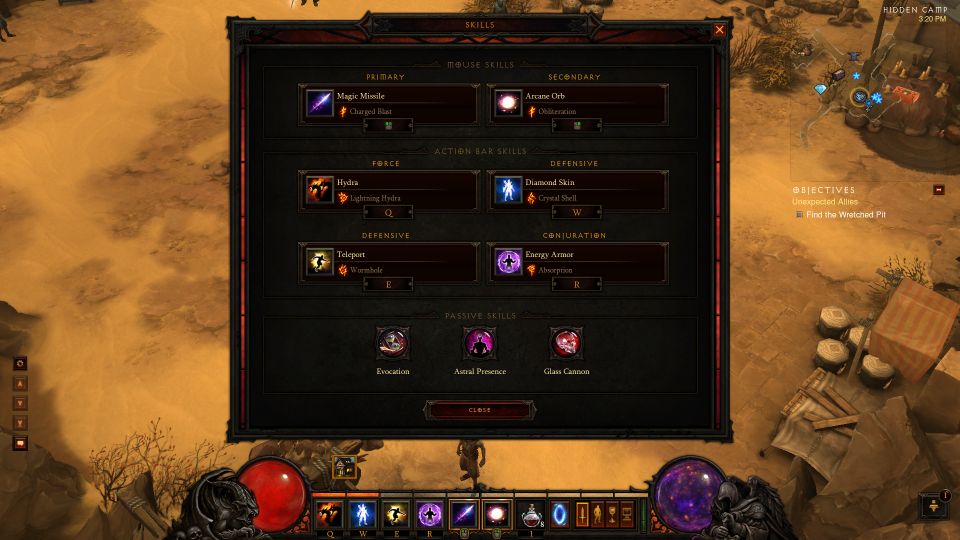Use the health potion on the action bar
The image size is (960, 540).
click(x=530, y=514)
